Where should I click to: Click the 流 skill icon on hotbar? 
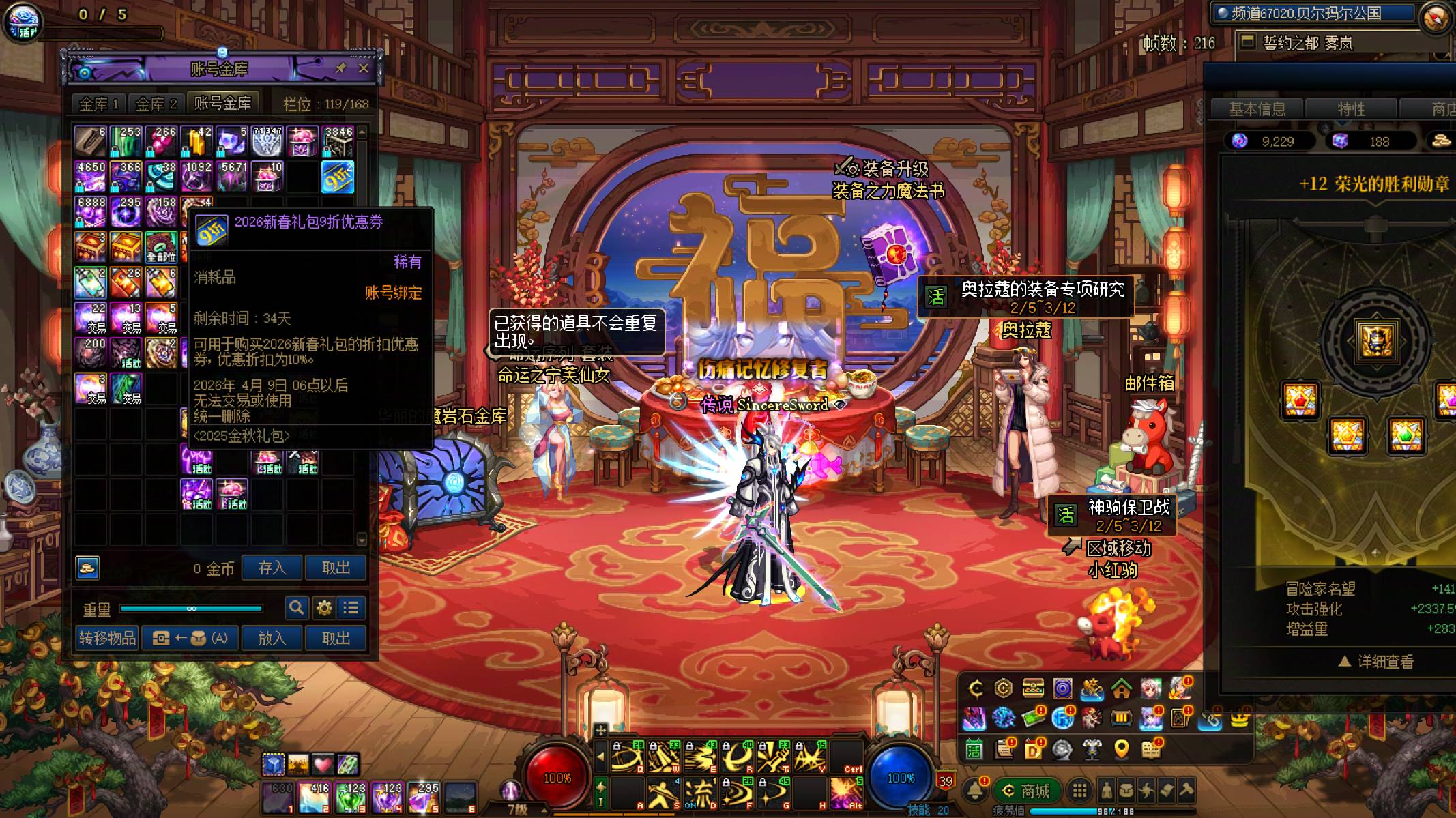(x=699, y=793)
